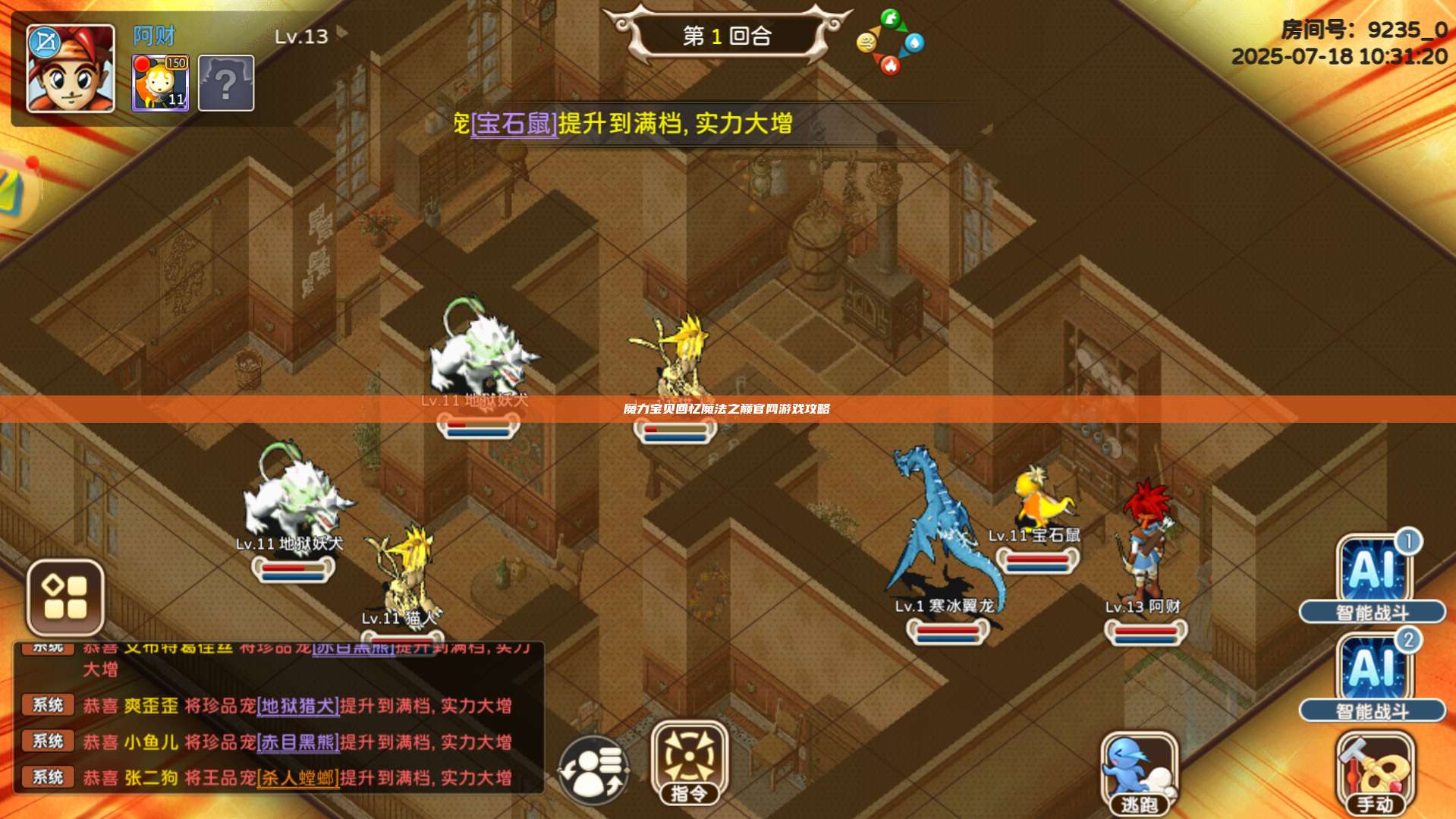Expand the elemental wheel display
Image resolution: width=1456 pixels, height=819 pixels.
889,43
